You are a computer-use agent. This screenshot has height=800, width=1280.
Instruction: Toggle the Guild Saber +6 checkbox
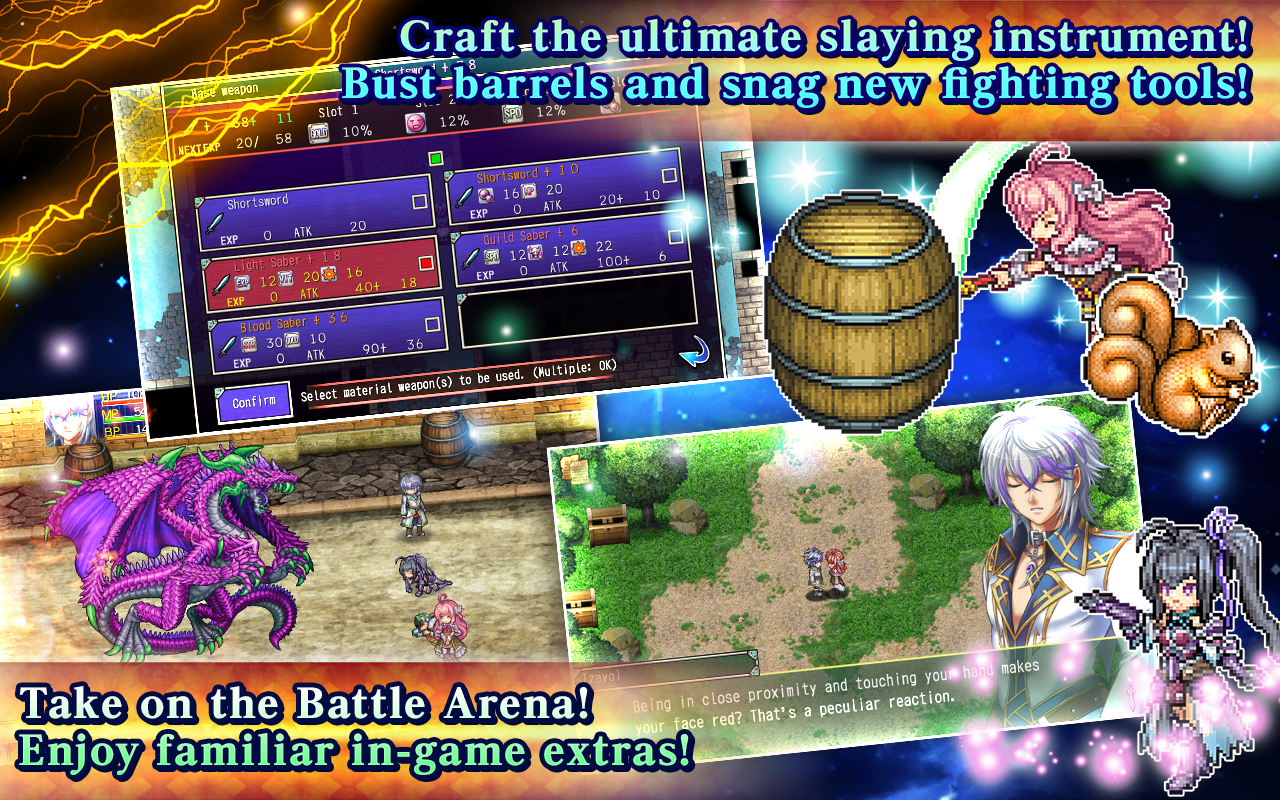coord(674,235)
